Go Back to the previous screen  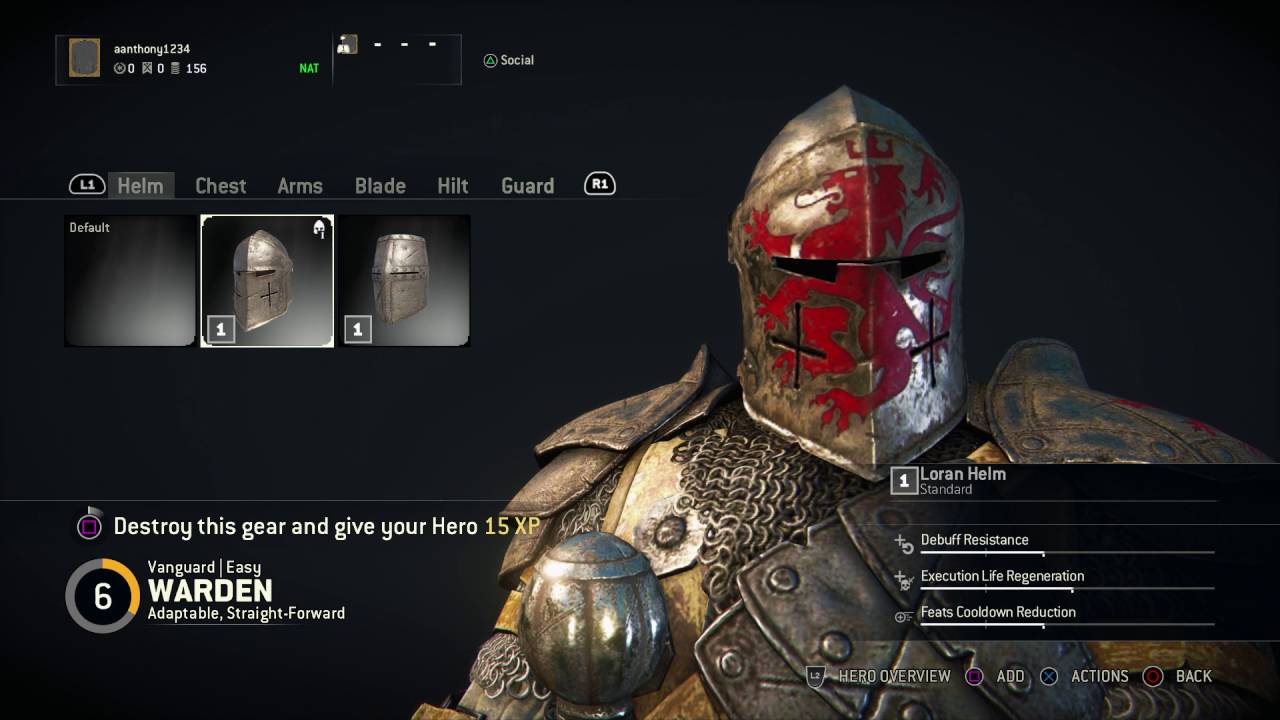(1179, 676)
